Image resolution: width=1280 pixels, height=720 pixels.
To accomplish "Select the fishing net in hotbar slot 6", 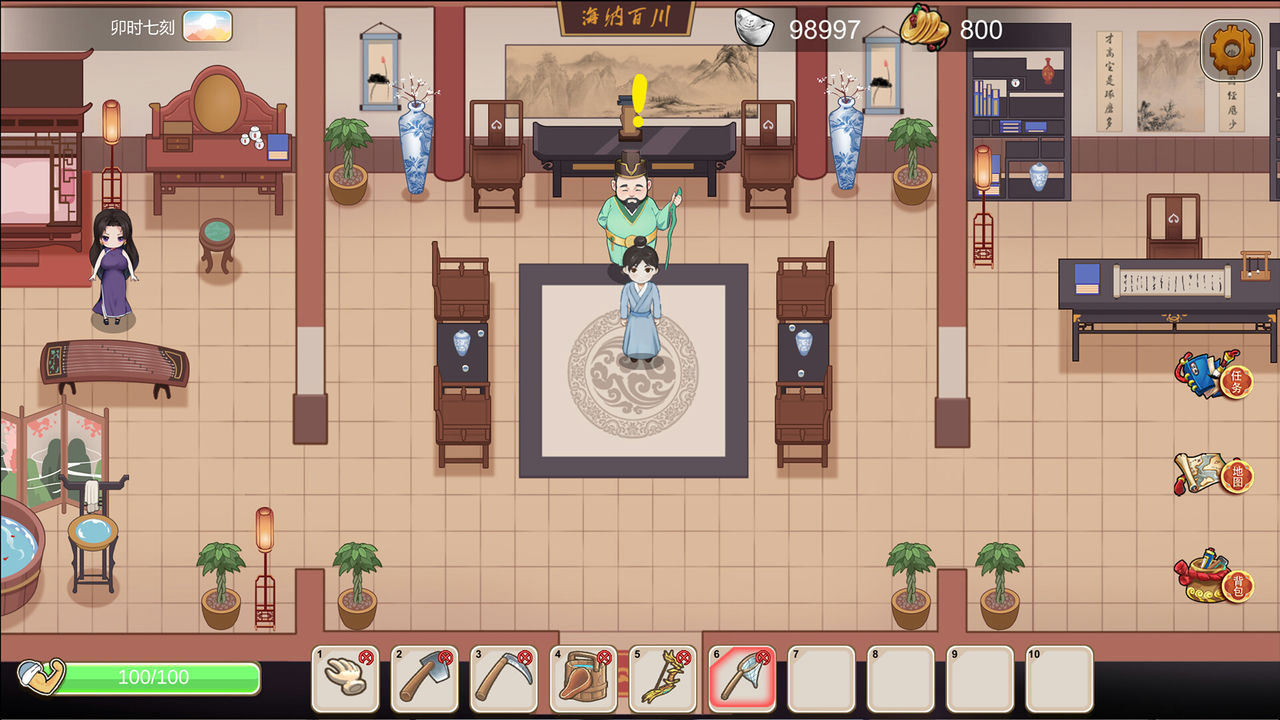I will pyautogui.click(x=741, y=681).
